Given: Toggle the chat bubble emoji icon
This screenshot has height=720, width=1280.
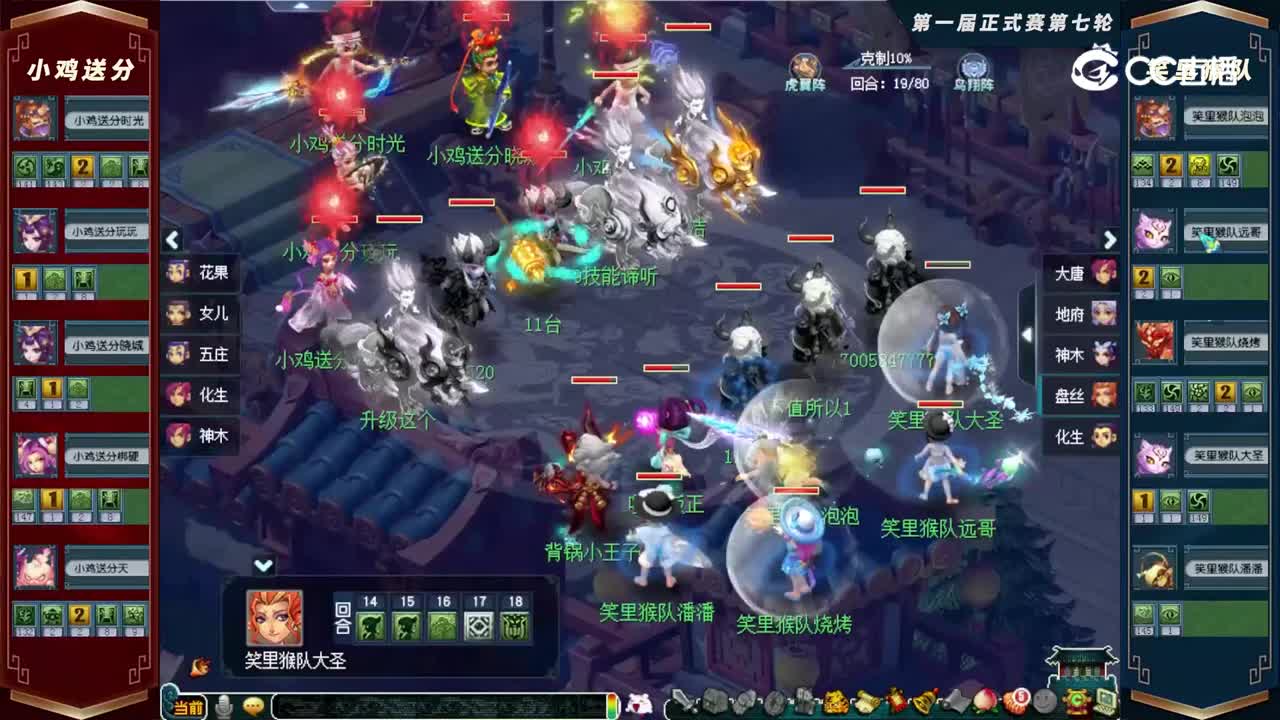Looking at the screenshot, I should pos(252,707).
